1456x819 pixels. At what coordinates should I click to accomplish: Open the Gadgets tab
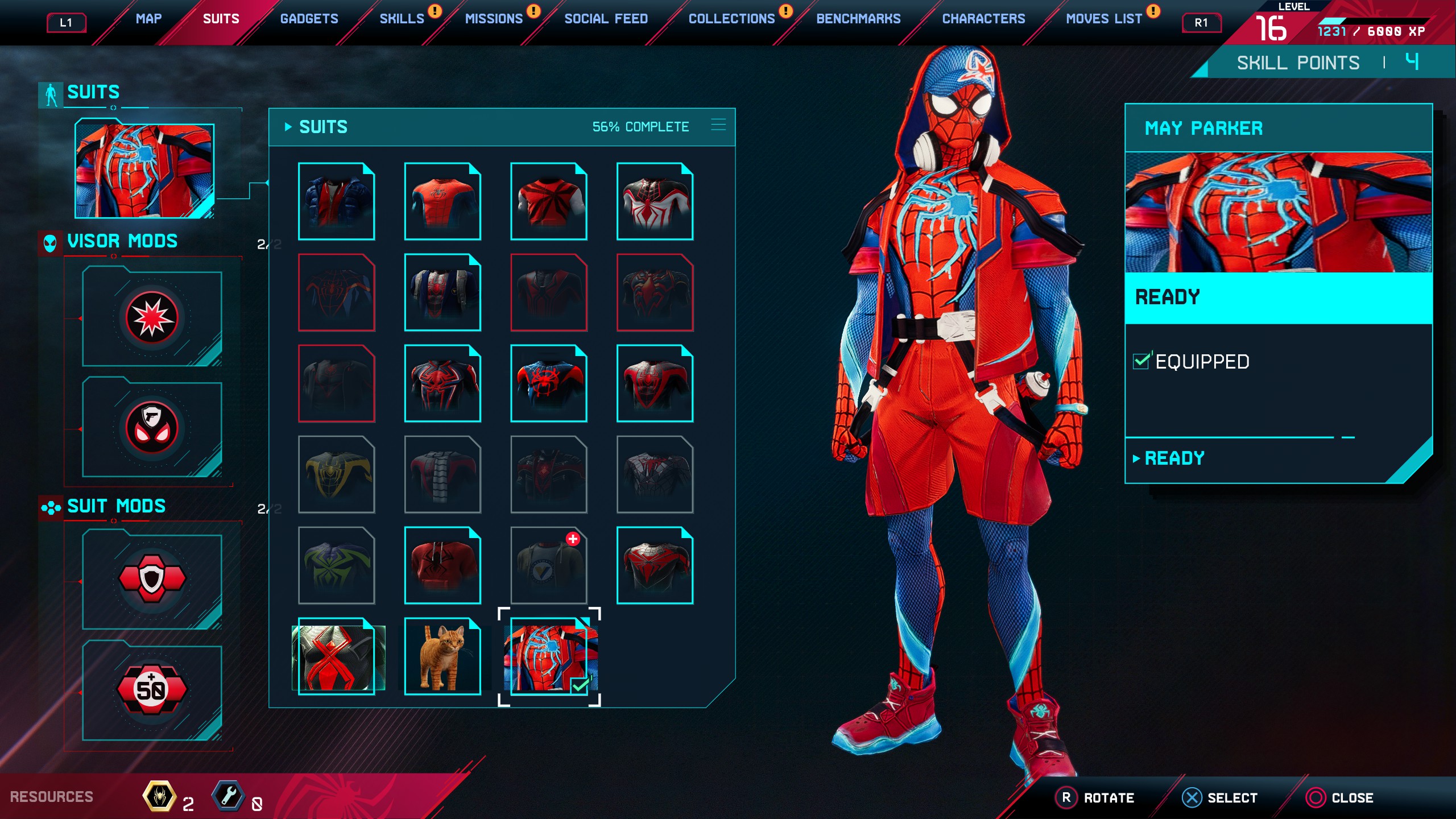click(309, 19)
